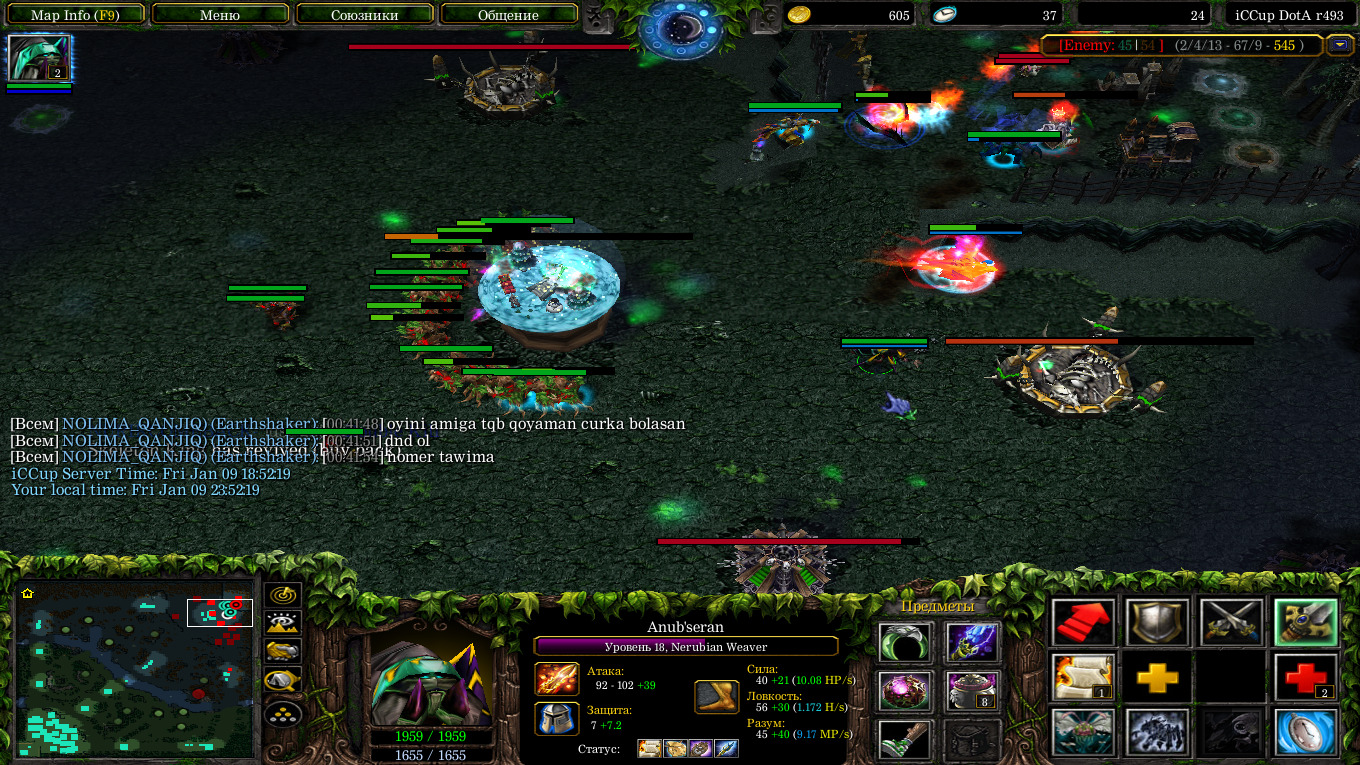Screen dimensions: 1360x765
Task: Cast the Time Lapse stopwatch ability
Action: [x=1305, y=733]
